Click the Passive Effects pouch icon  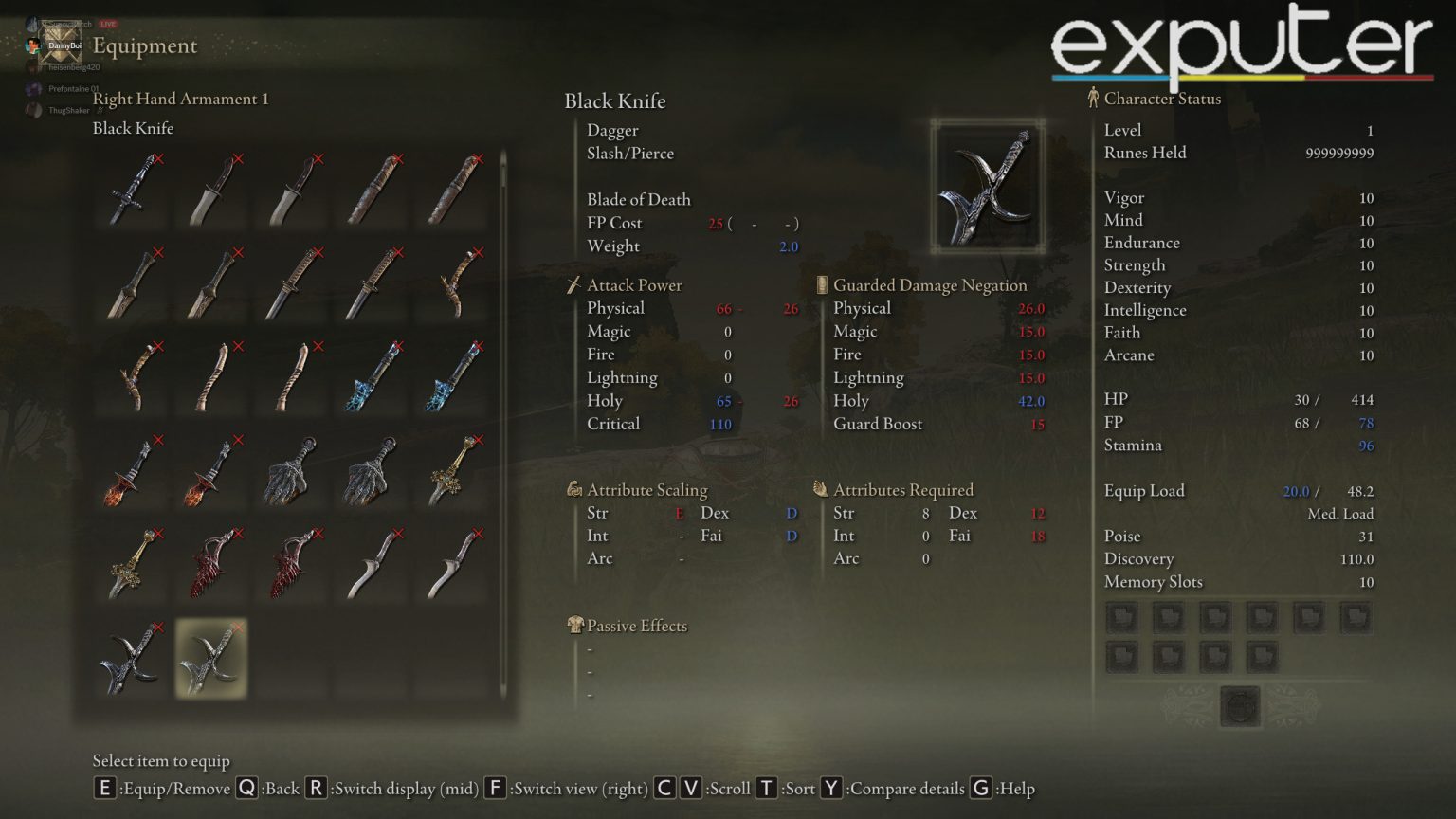coord(573,625)
